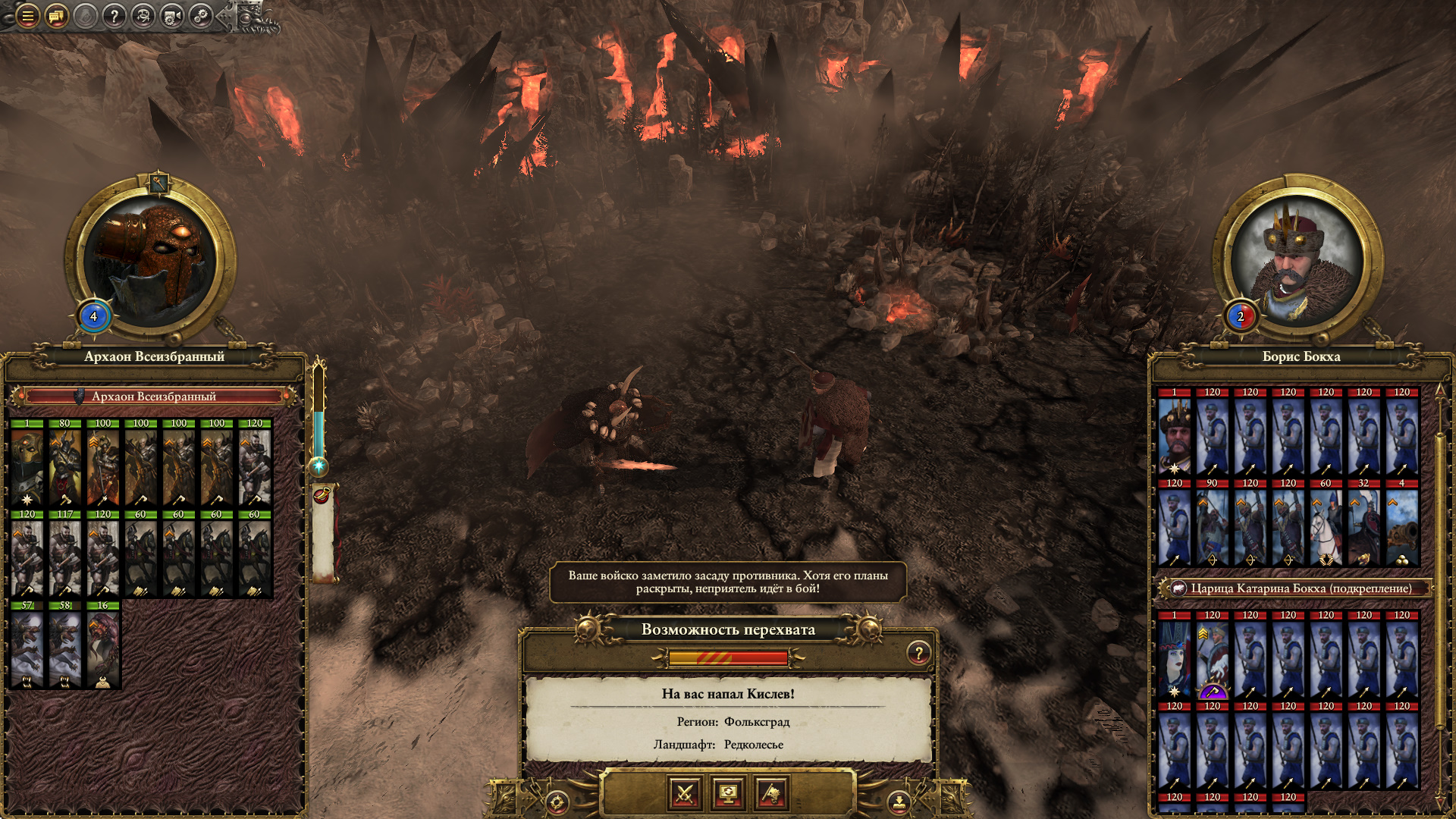The height and width of the screenshot is (819, 1456).
Task: Click the round compass button at panel's left
Action: (x=557, y=802)
